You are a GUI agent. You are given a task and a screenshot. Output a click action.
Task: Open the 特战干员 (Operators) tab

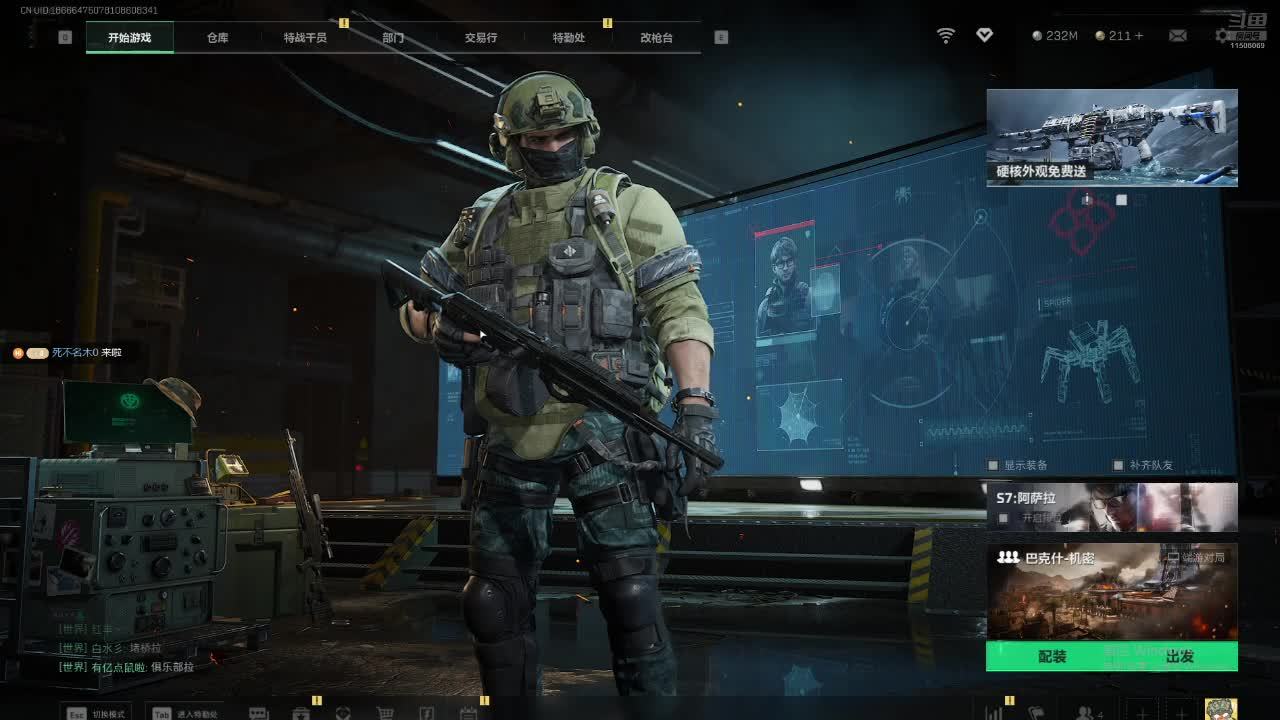305,37
